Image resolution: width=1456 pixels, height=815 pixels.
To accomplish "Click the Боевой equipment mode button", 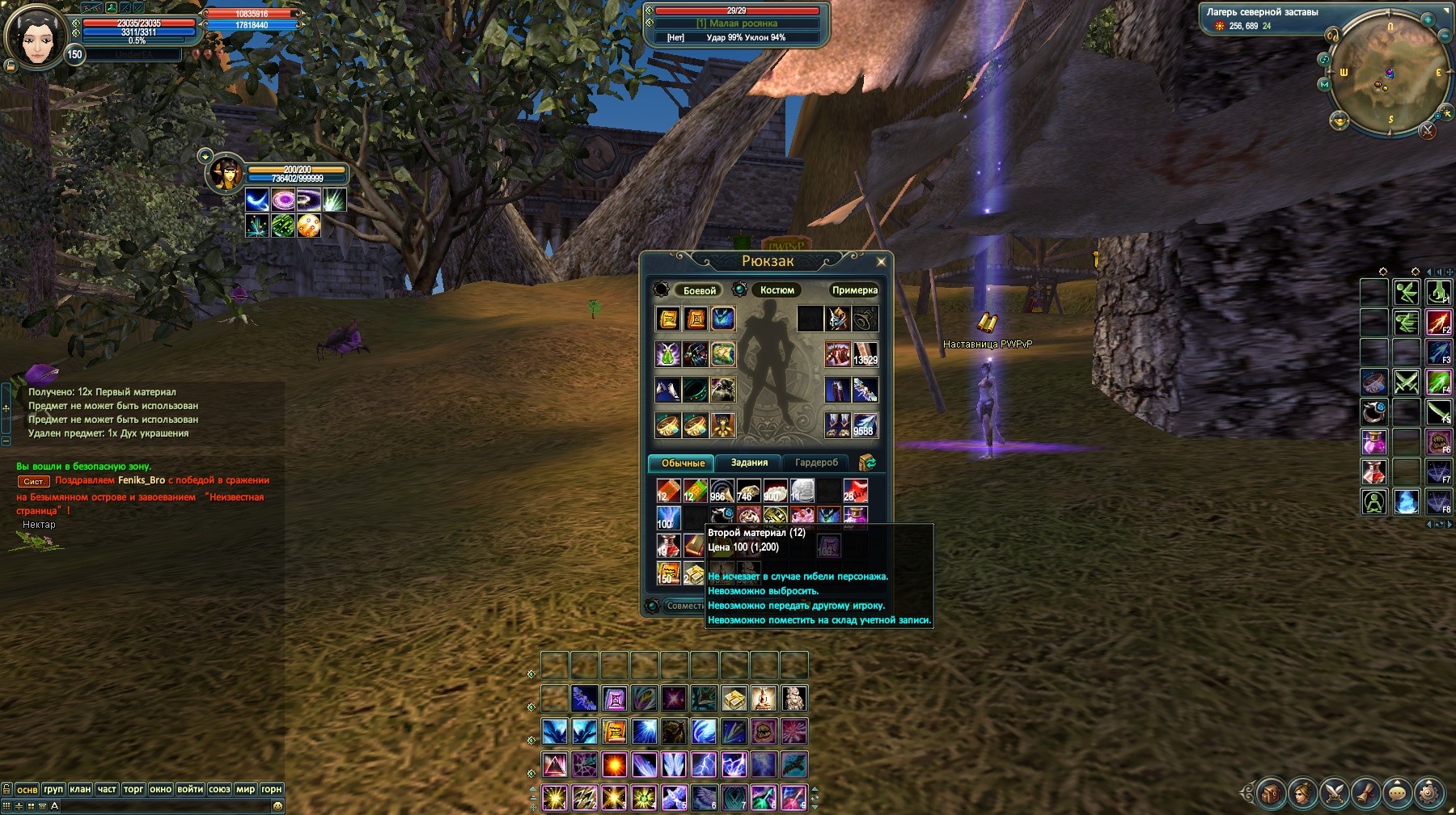I will [699, 290].
